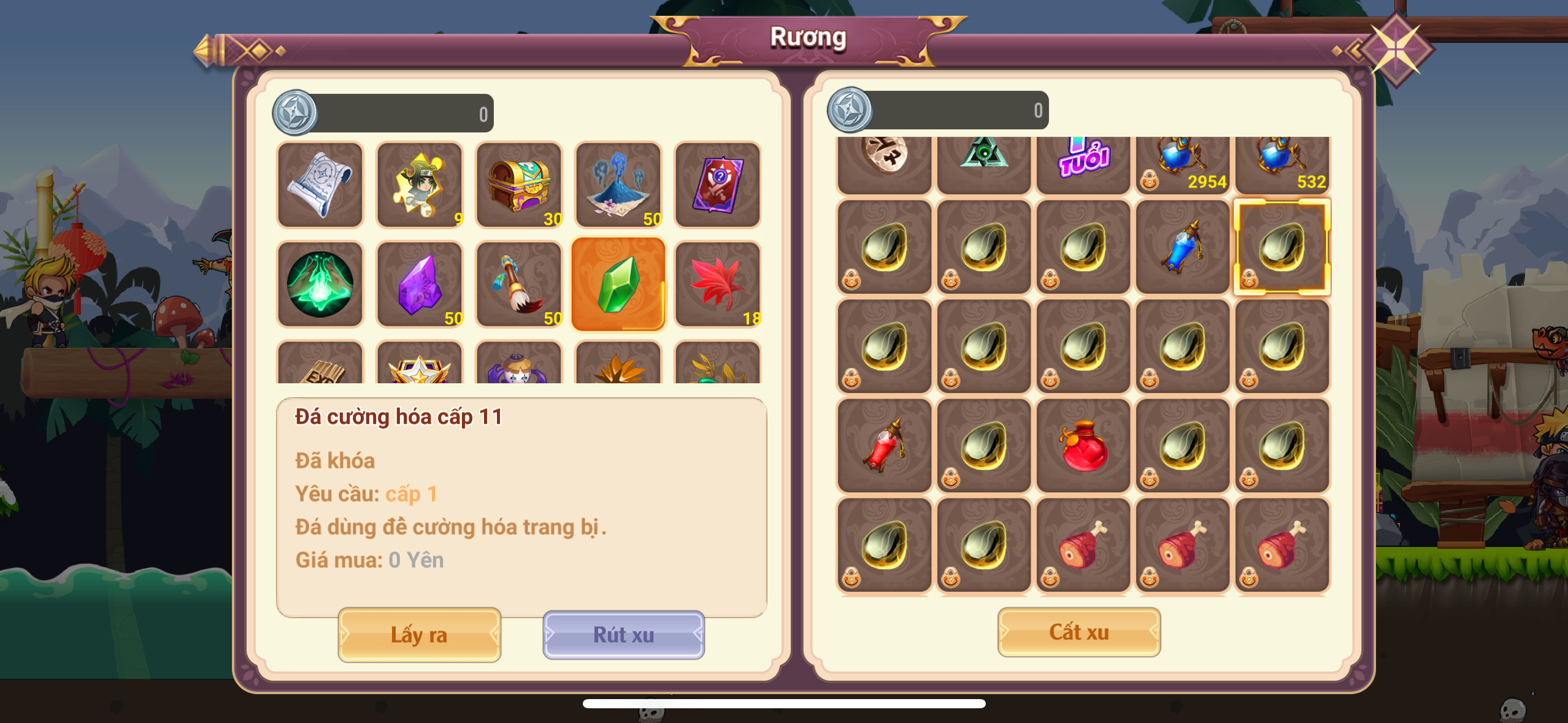The width and height of the screenshot is (1568, 723).
Task: Choose the blue crystal vial item
Action: click(x=1182, y=247)
